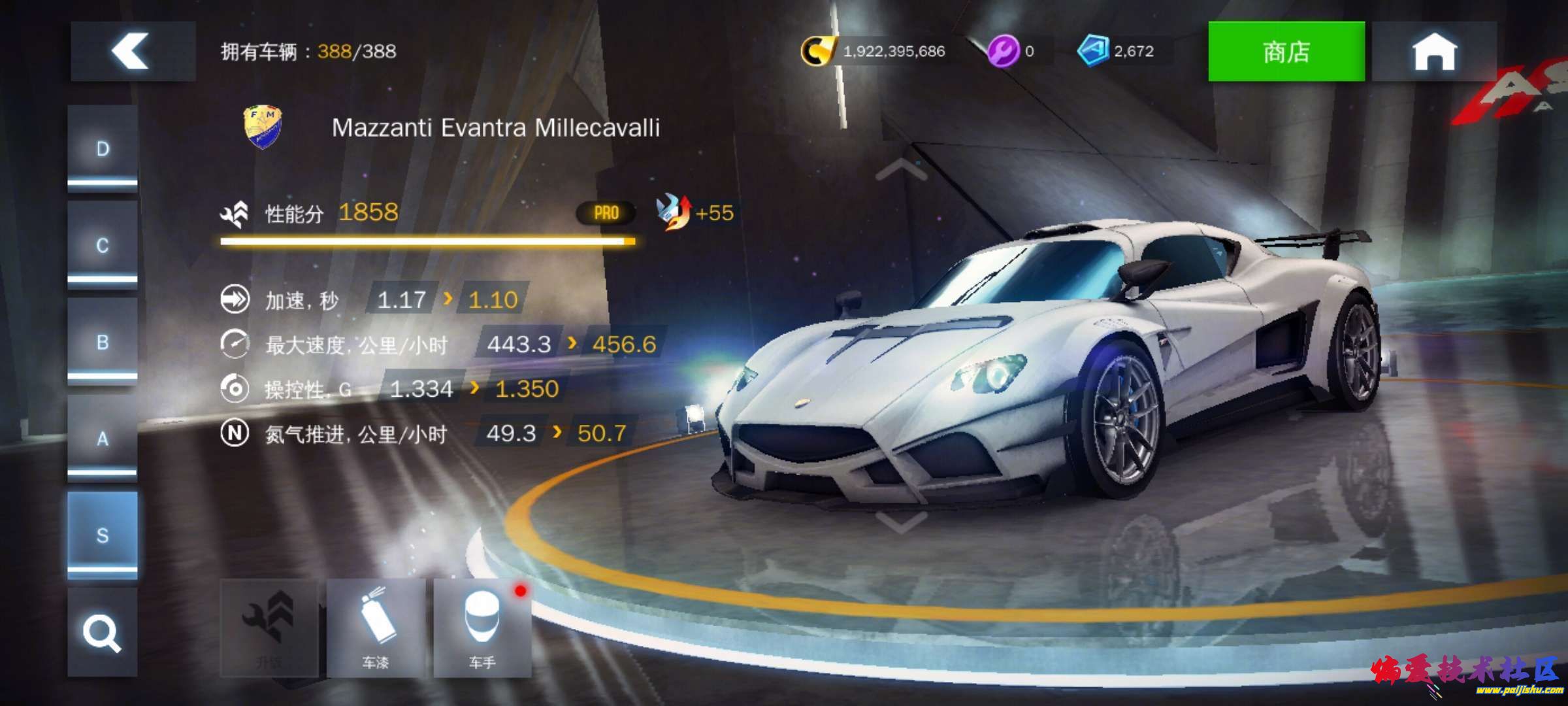Click the blue token currency icon
Screen dimensions: 1568x706
[x=1092, y=51]
